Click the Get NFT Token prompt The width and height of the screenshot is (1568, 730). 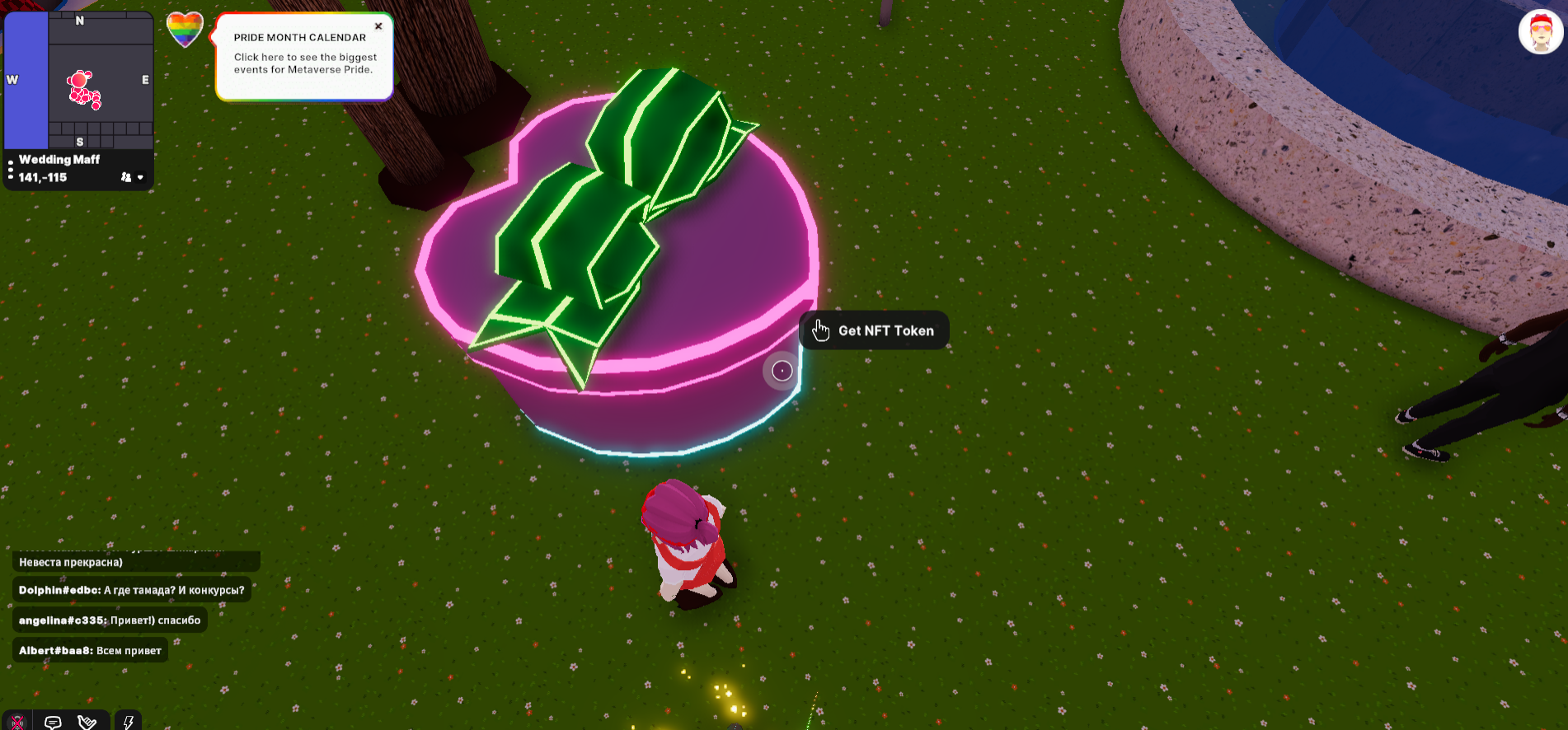874,330
